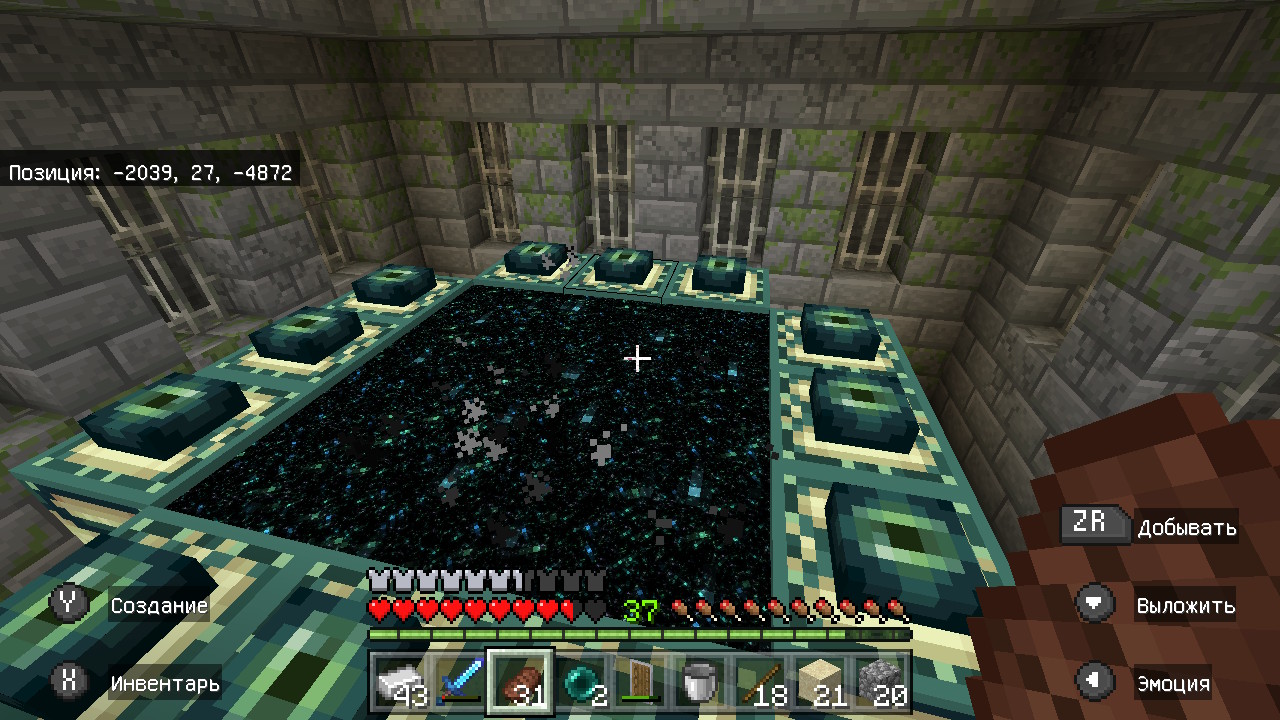The height and width of the screenshot is (720, 1280).
Task: Choose the sand block stack
Action: click(820, 683)
